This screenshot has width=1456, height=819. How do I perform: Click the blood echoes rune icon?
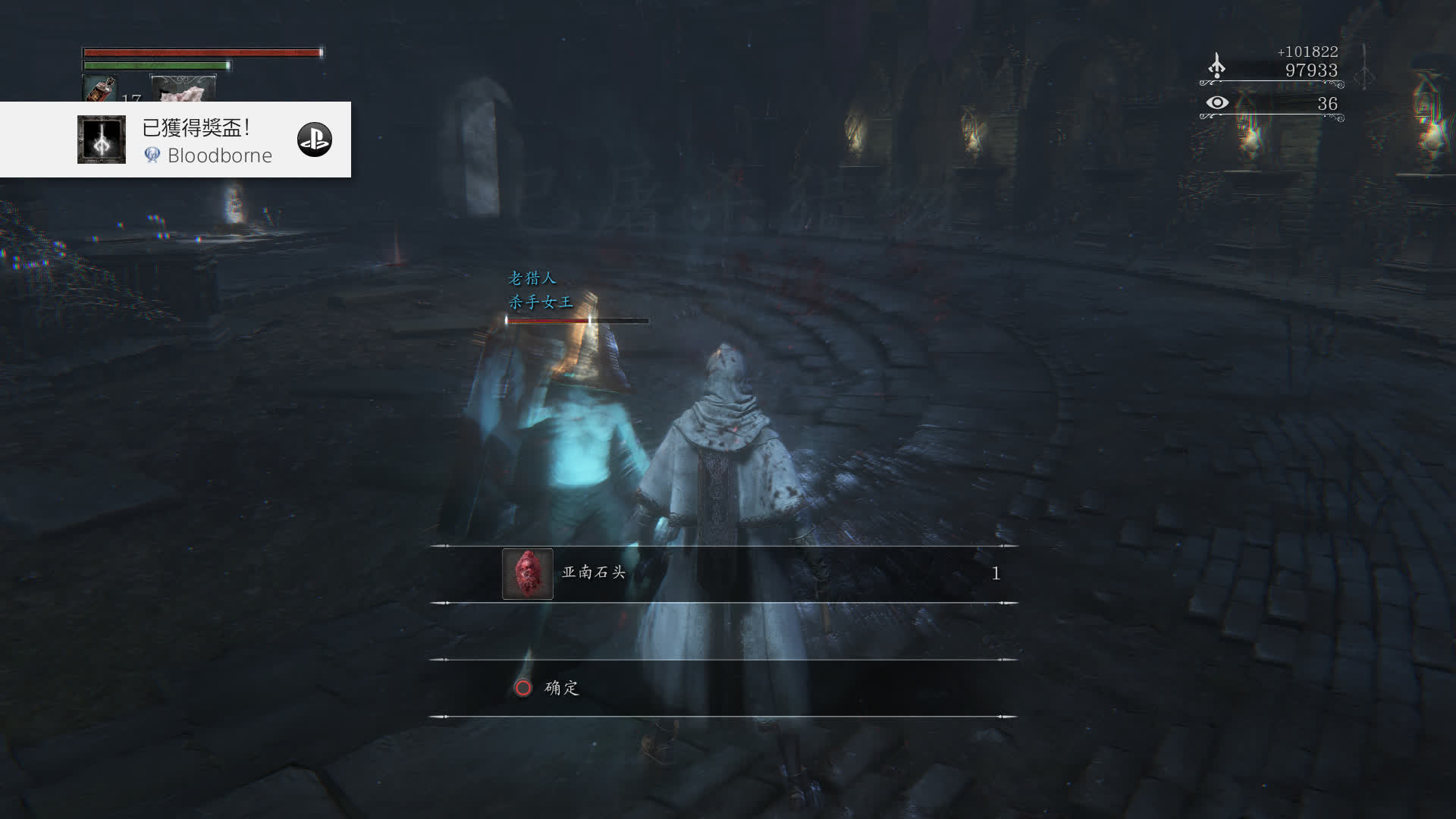point(1218,67)
